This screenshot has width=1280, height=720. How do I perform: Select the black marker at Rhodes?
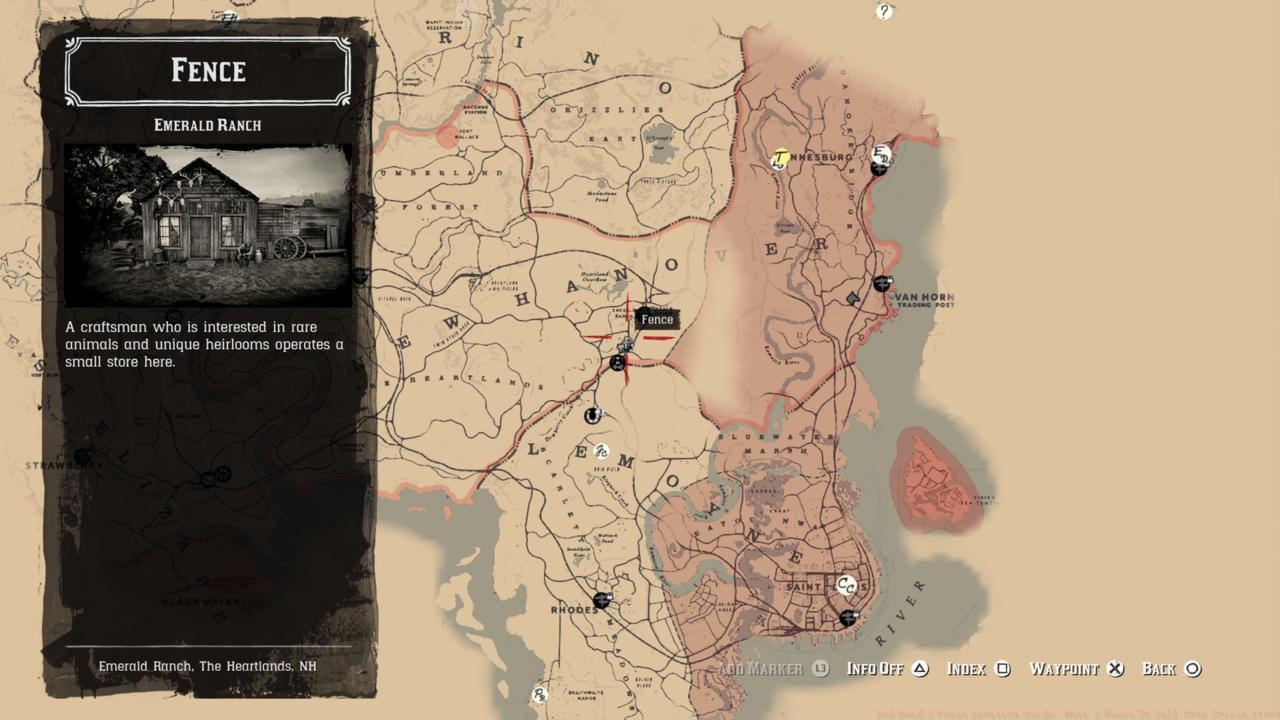coord(601,600)
